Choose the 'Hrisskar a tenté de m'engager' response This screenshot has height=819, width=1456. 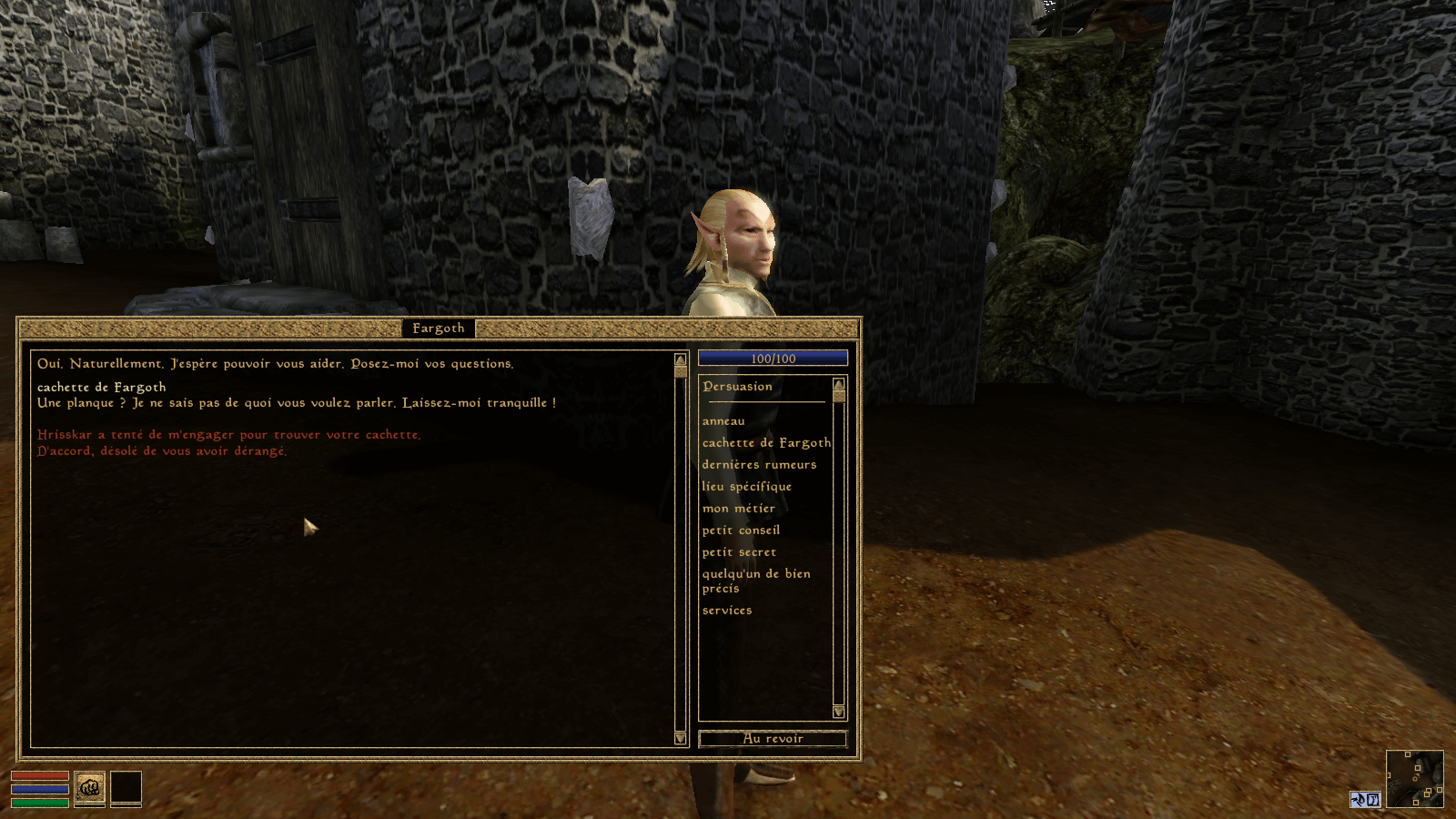pos(227,434)
